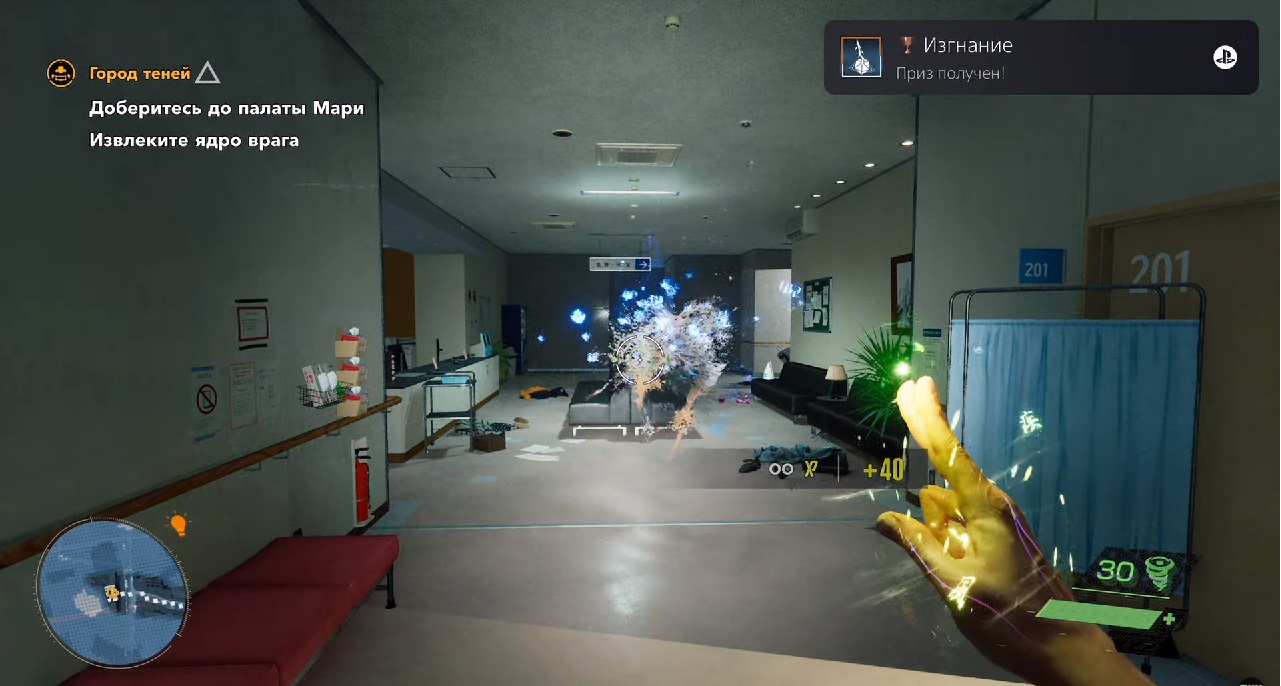The height and width of the screenshot is (686, 1281).
Task: Click the orange quest icon beside Город теней
Action: (x=62, y=73)
